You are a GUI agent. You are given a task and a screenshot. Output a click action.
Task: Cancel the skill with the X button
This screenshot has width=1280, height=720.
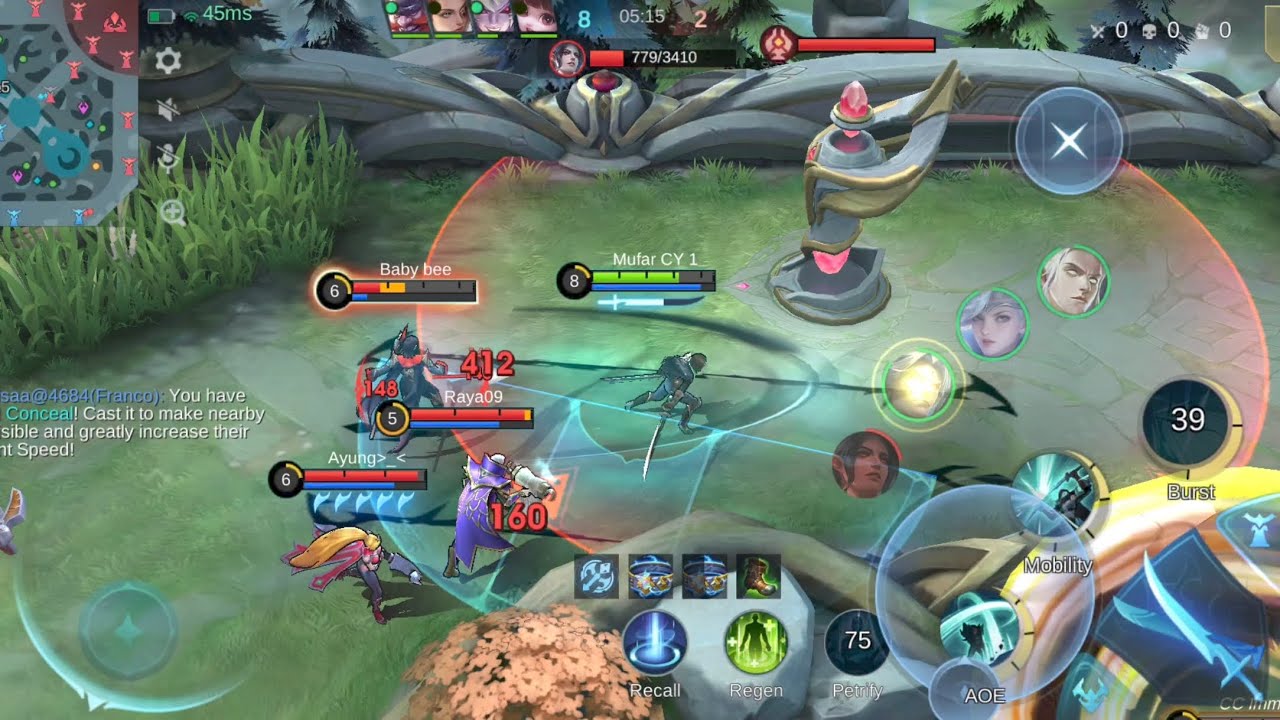click(1068, 141)
